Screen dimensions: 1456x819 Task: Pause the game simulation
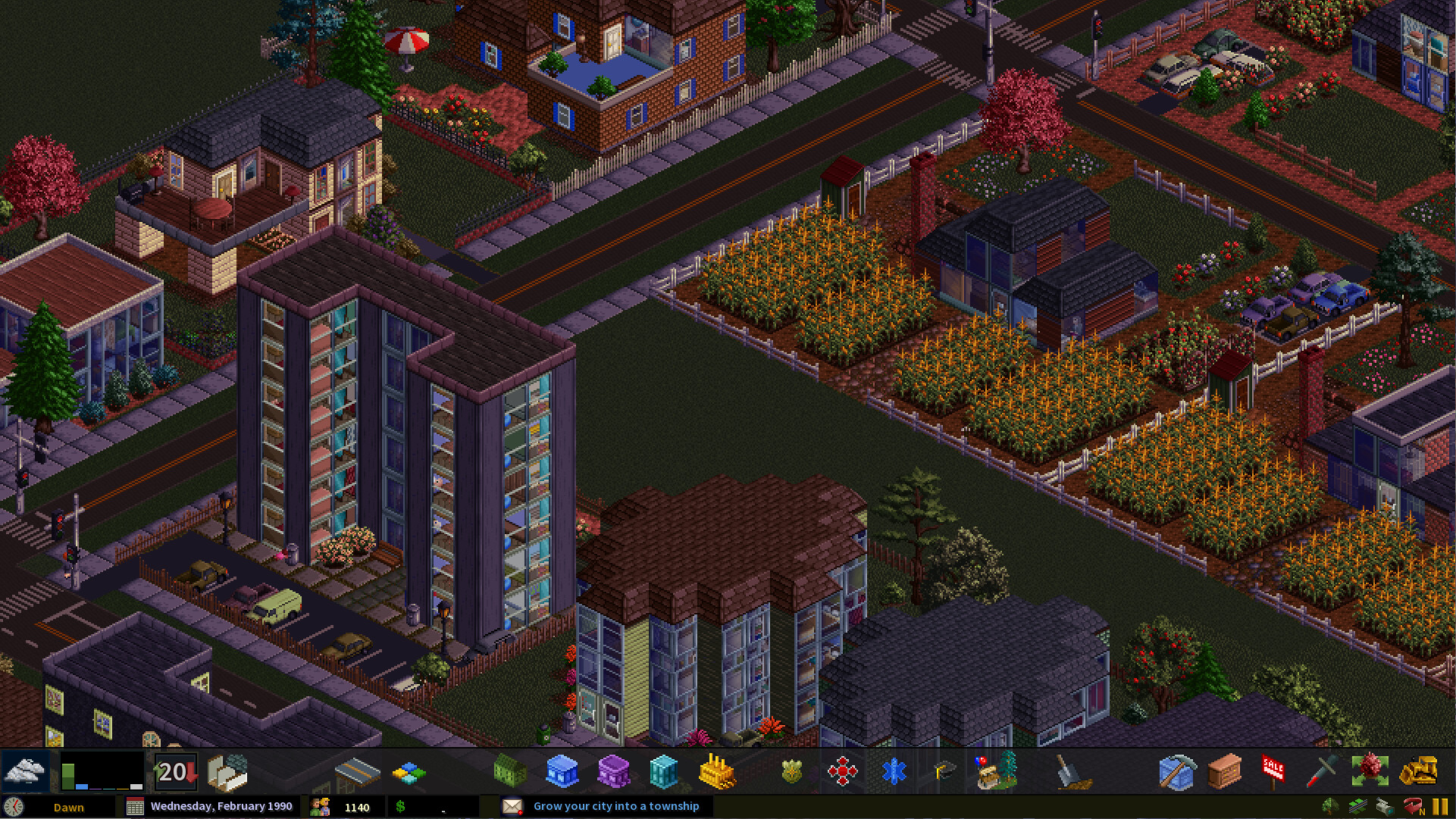(1440, 806)
